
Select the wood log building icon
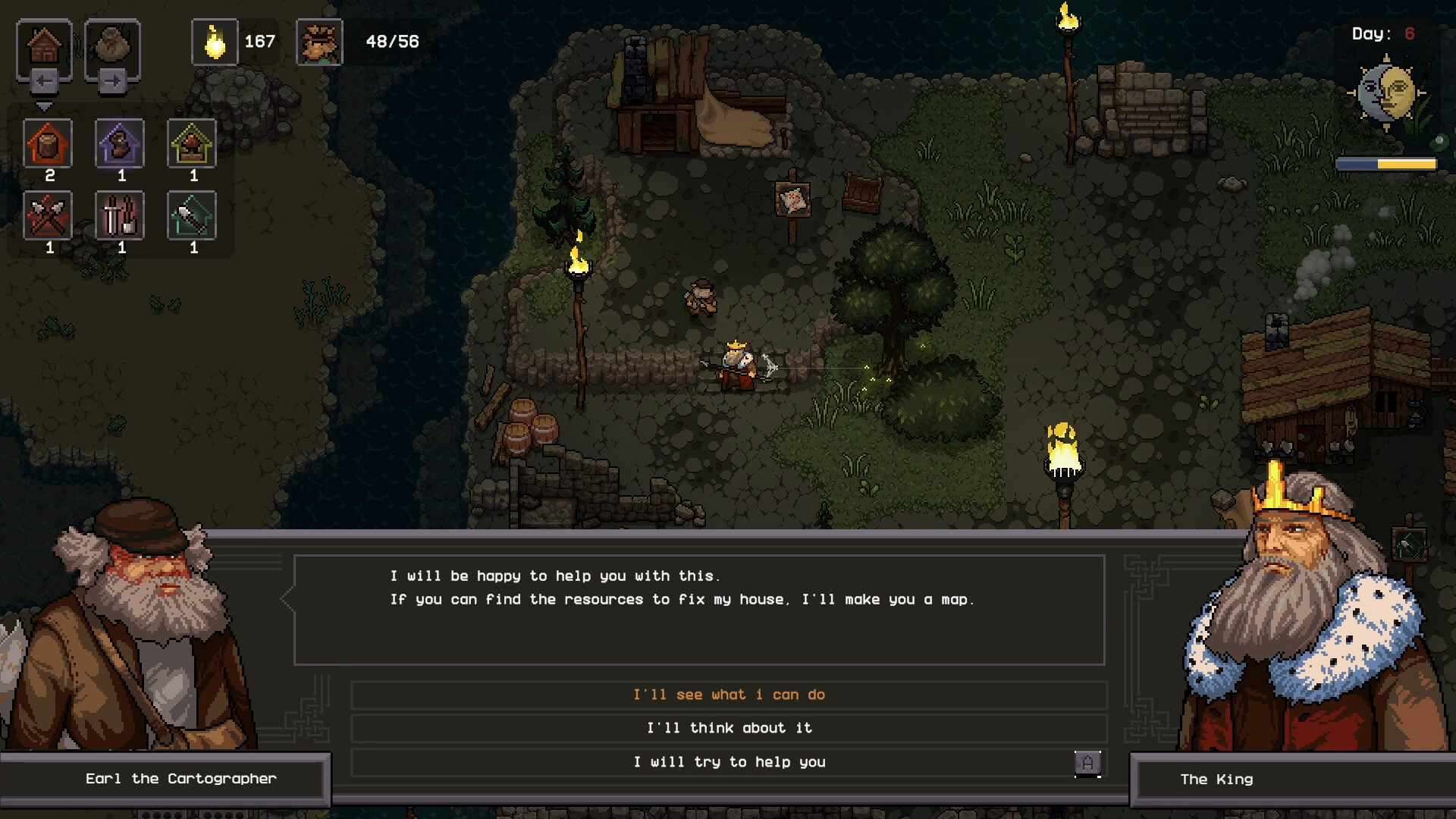pyautogui.click(x=48, y=143)
